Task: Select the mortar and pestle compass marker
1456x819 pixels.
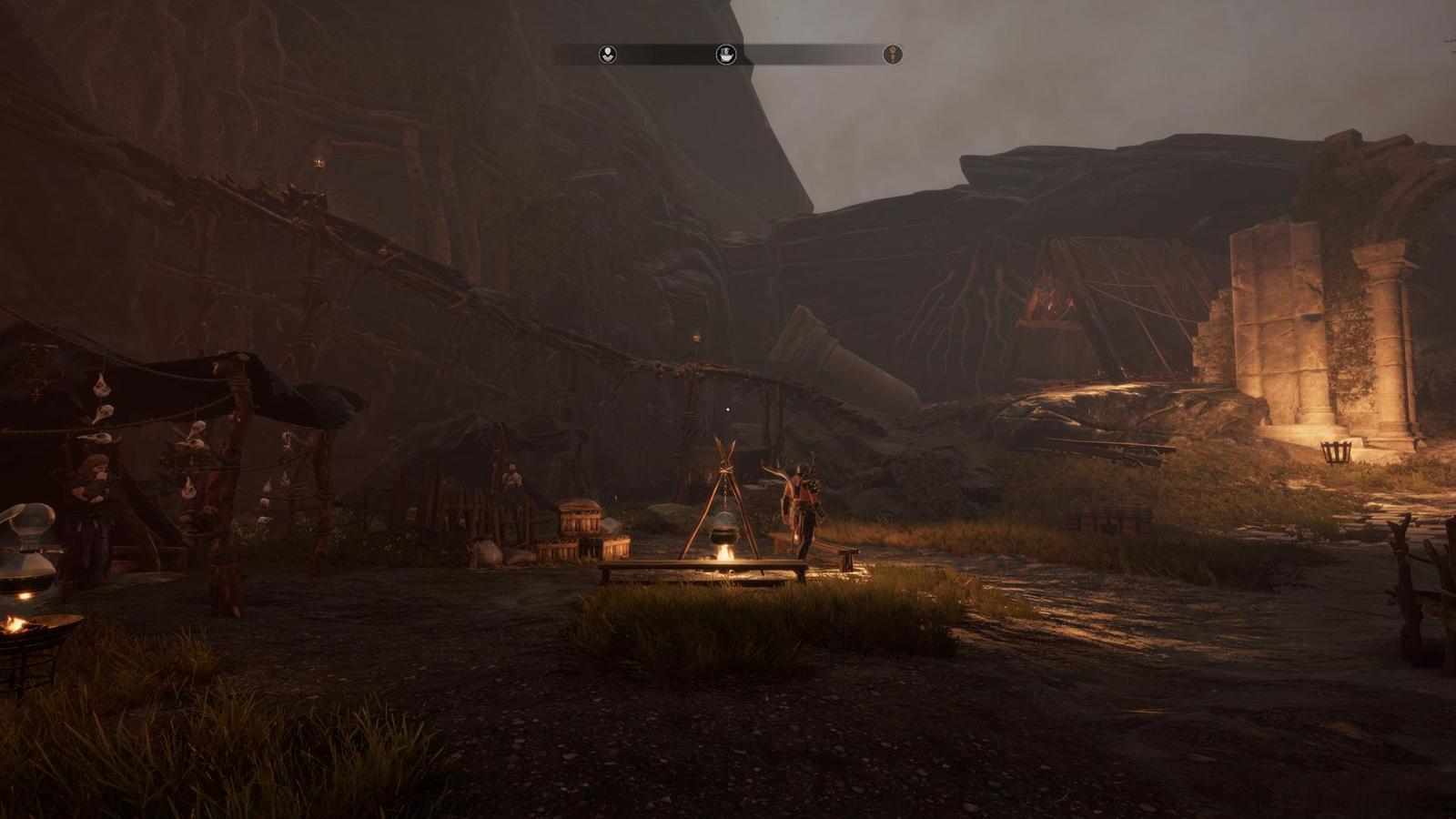Action: coord(725,55)
